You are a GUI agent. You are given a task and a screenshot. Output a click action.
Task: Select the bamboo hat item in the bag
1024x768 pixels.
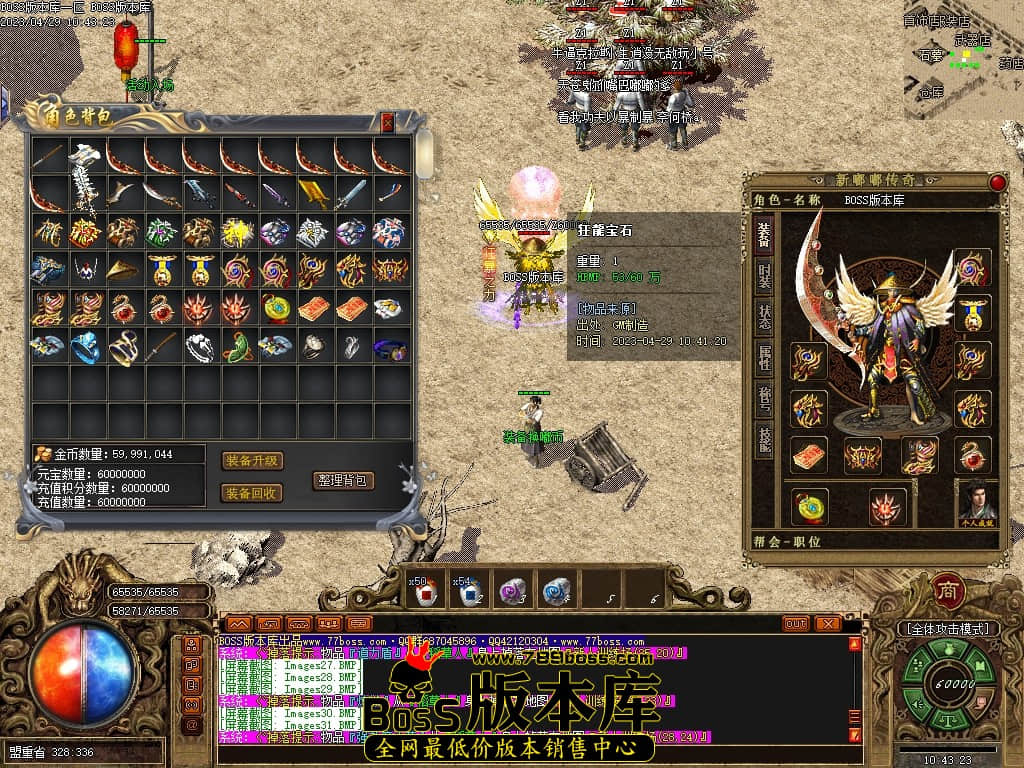(x=123, y=270)
